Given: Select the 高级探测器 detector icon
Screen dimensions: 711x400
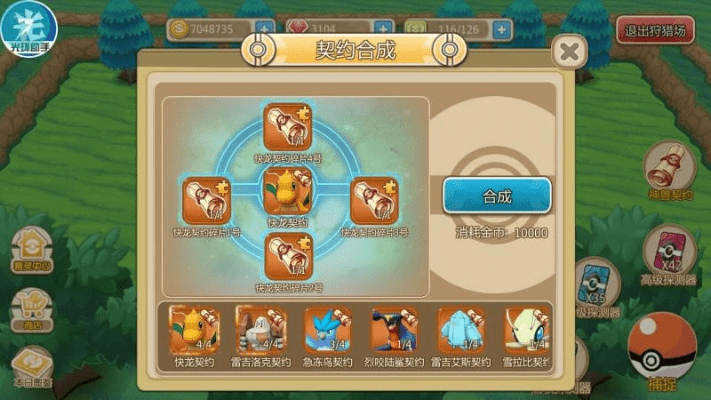Looking at the screenshot, I should [670, 252].
